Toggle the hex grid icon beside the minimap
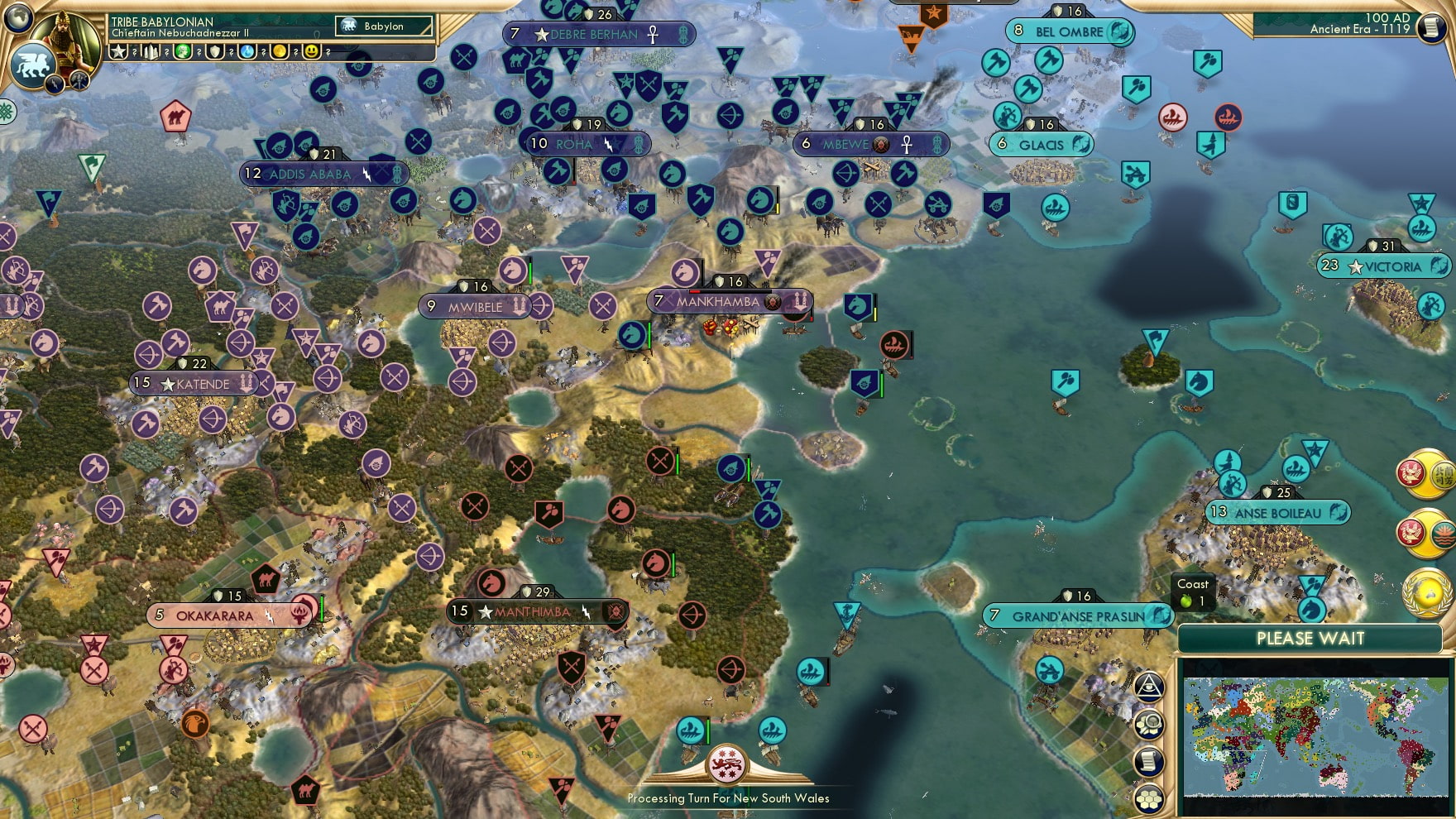The height and width of the screenshot is (819, 1456). coord(1151,797)
